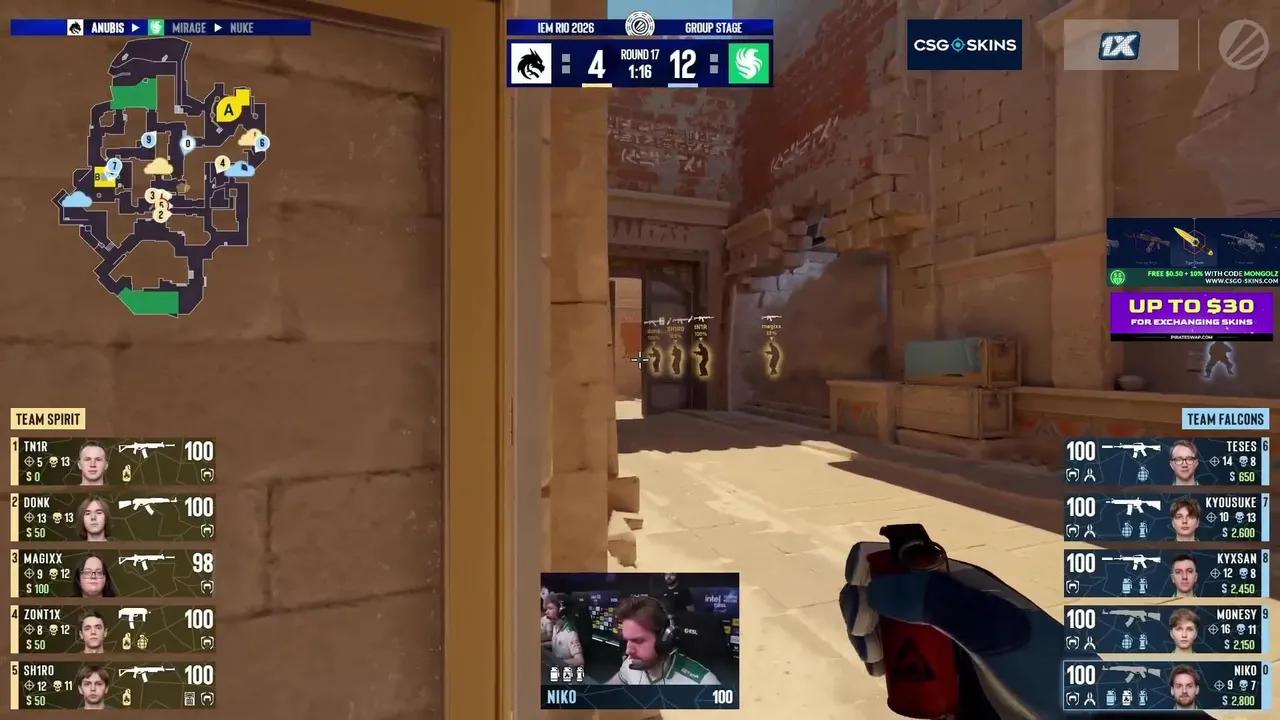Click the ESL logo in top-right corner
Viewport: 1280px width, 720px height.
pos(1245,45)
